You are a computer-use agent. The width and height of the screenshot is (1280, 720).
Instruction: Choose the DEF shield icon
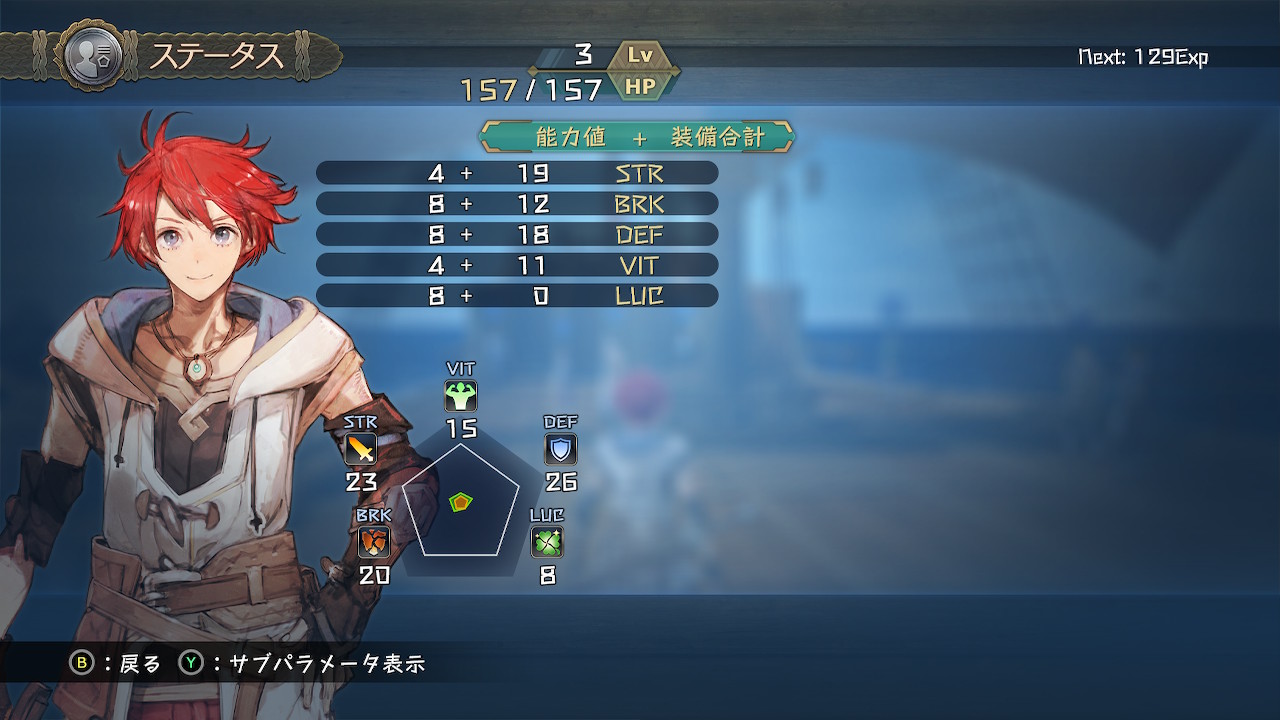pyautogui.click(x=561, y=449)
